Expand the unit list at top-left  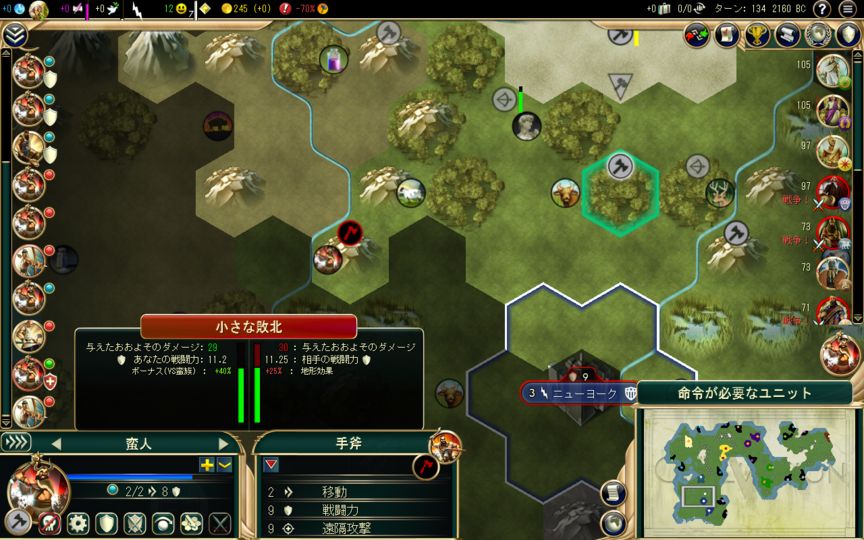click(14, 36)
